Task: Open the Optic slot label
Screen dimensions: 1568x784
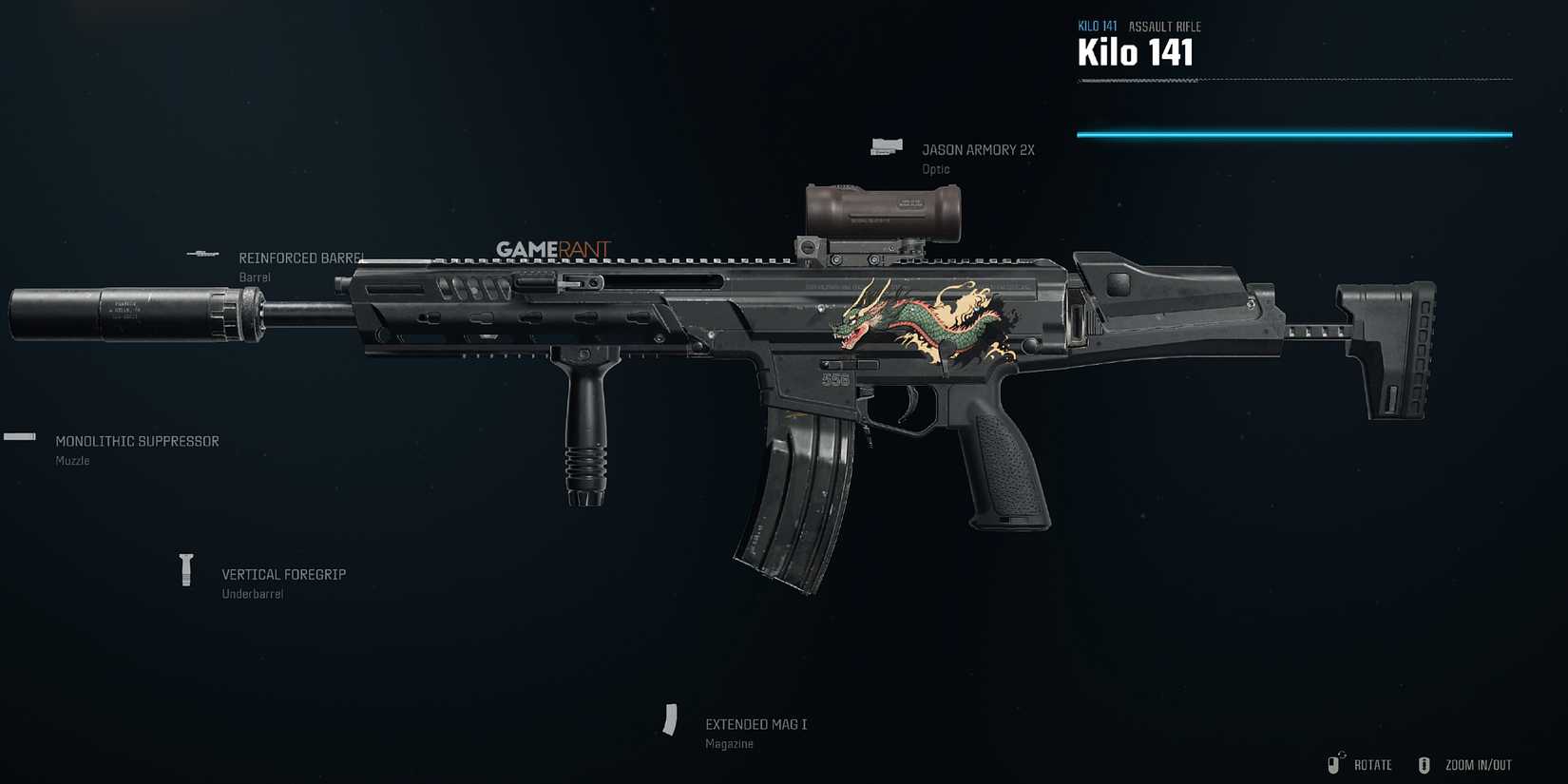Action: (935, 168)
